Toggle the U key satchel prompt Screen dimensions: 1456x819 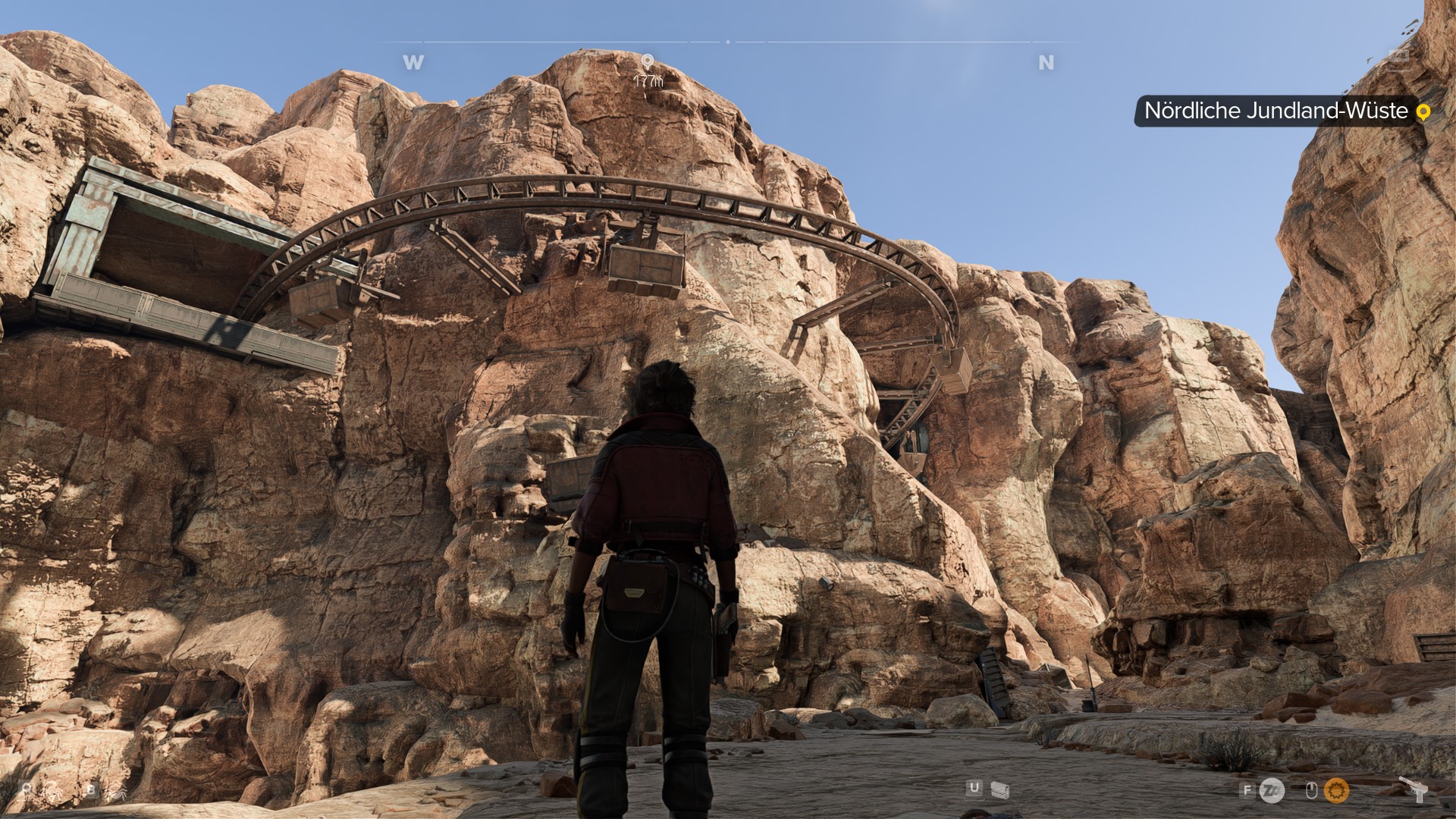pos(973,786)
